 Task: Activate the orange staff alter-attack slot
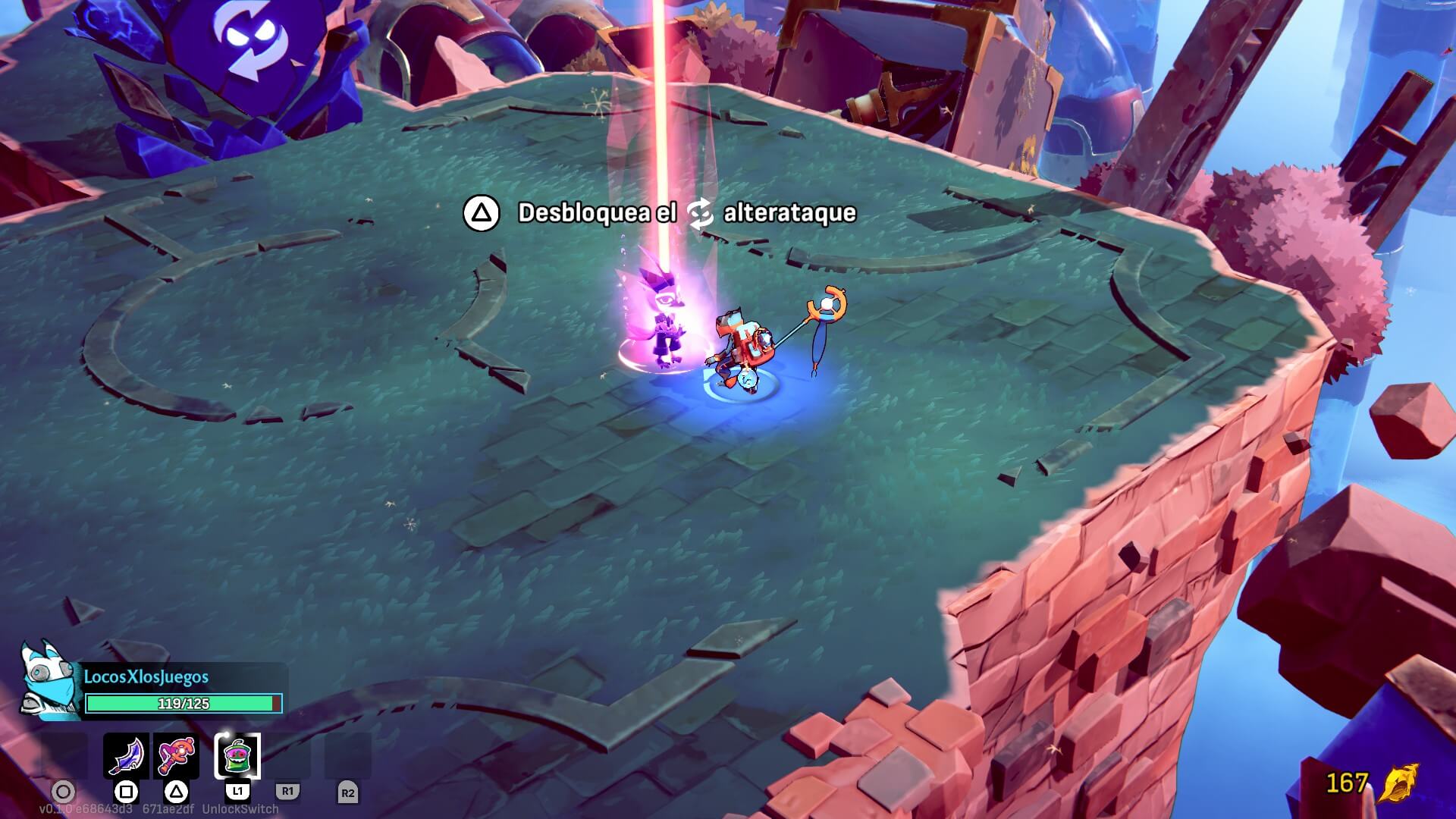176,755
